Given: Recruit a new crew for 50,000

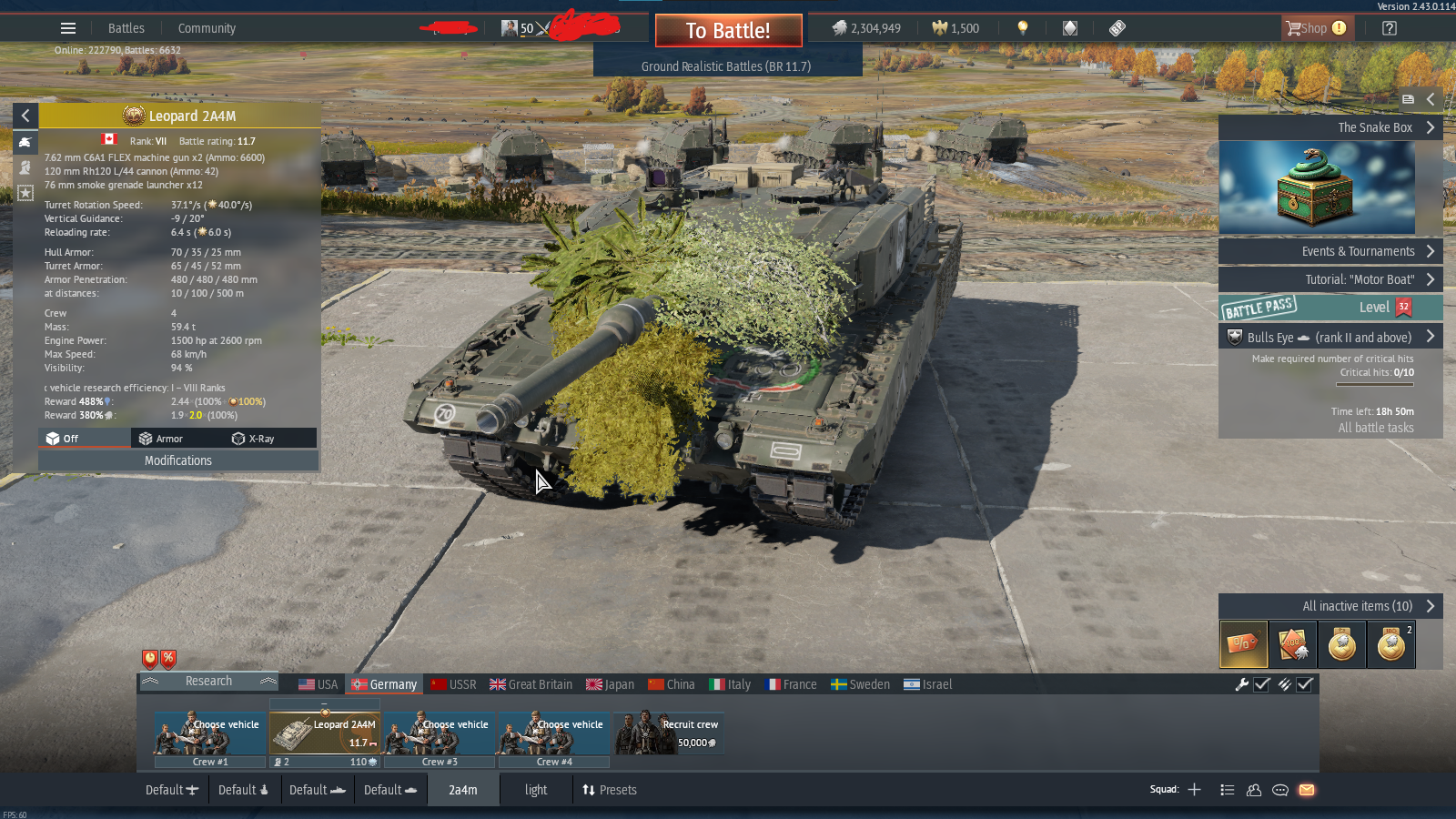Looking at the screenshot, I should 669,733.
